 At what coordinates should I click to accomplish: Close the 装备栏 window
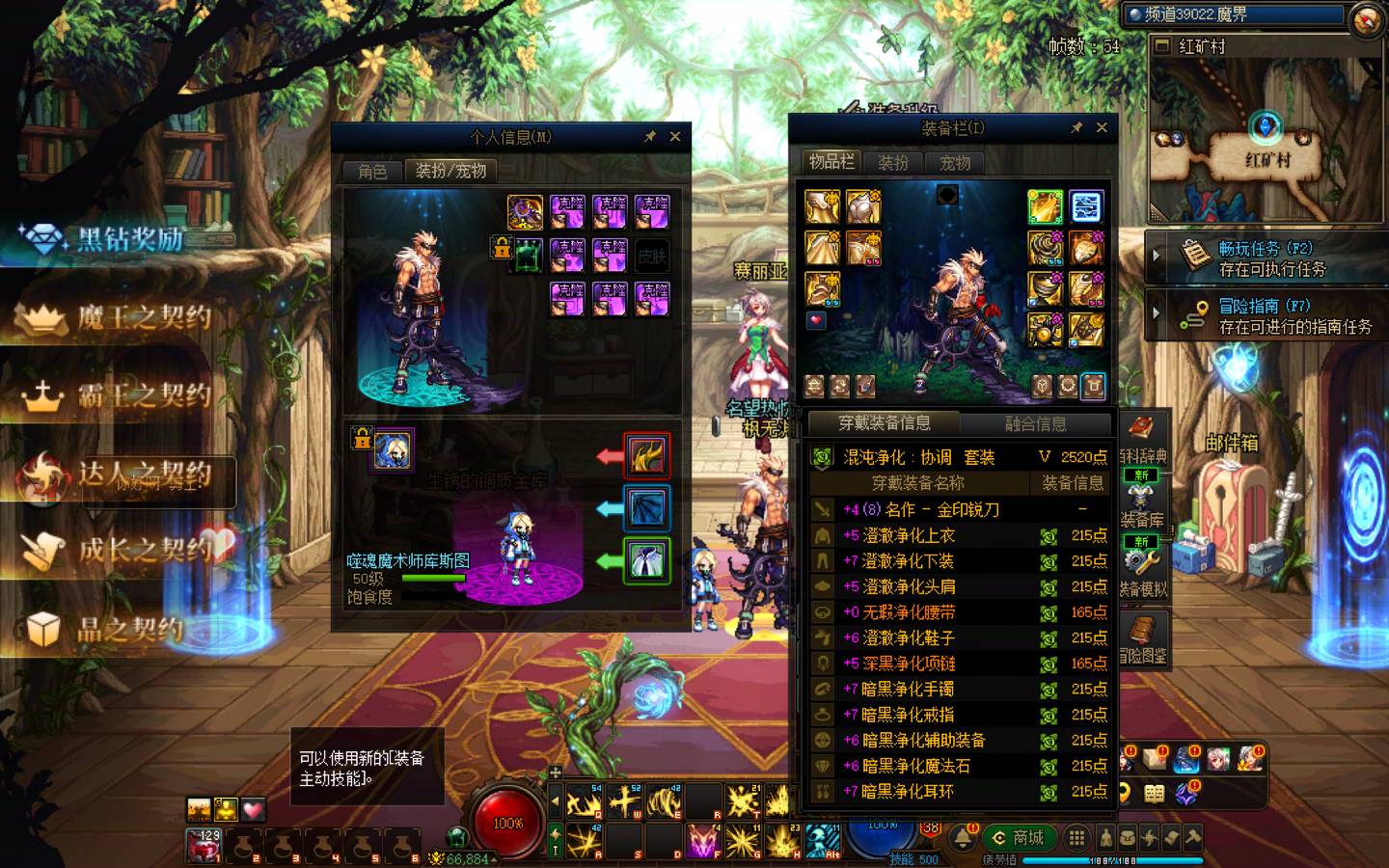pyautogui.click(x=1102, y=127)
